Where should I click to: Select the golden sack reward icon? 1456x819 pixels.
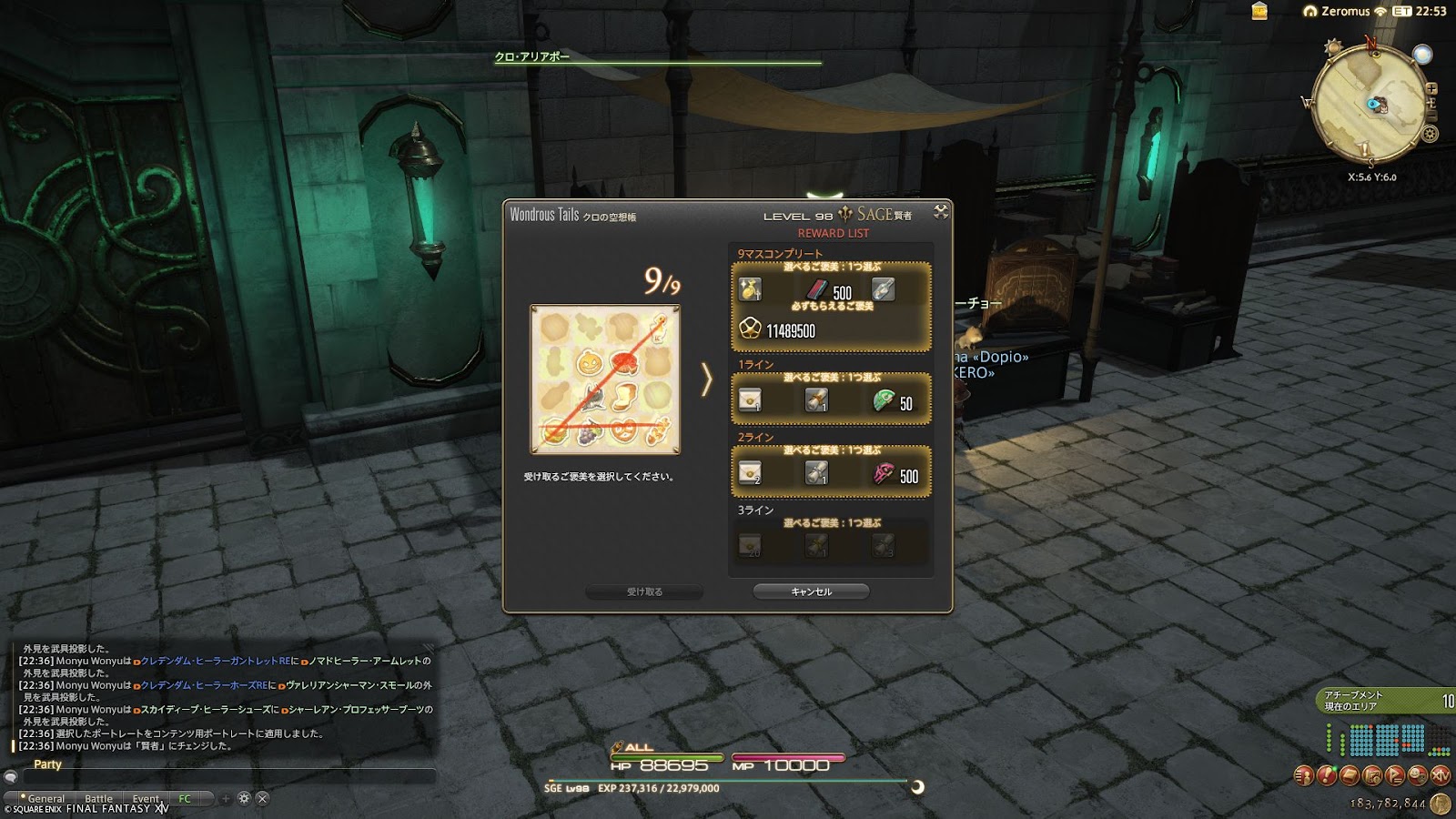pos(750,290)
